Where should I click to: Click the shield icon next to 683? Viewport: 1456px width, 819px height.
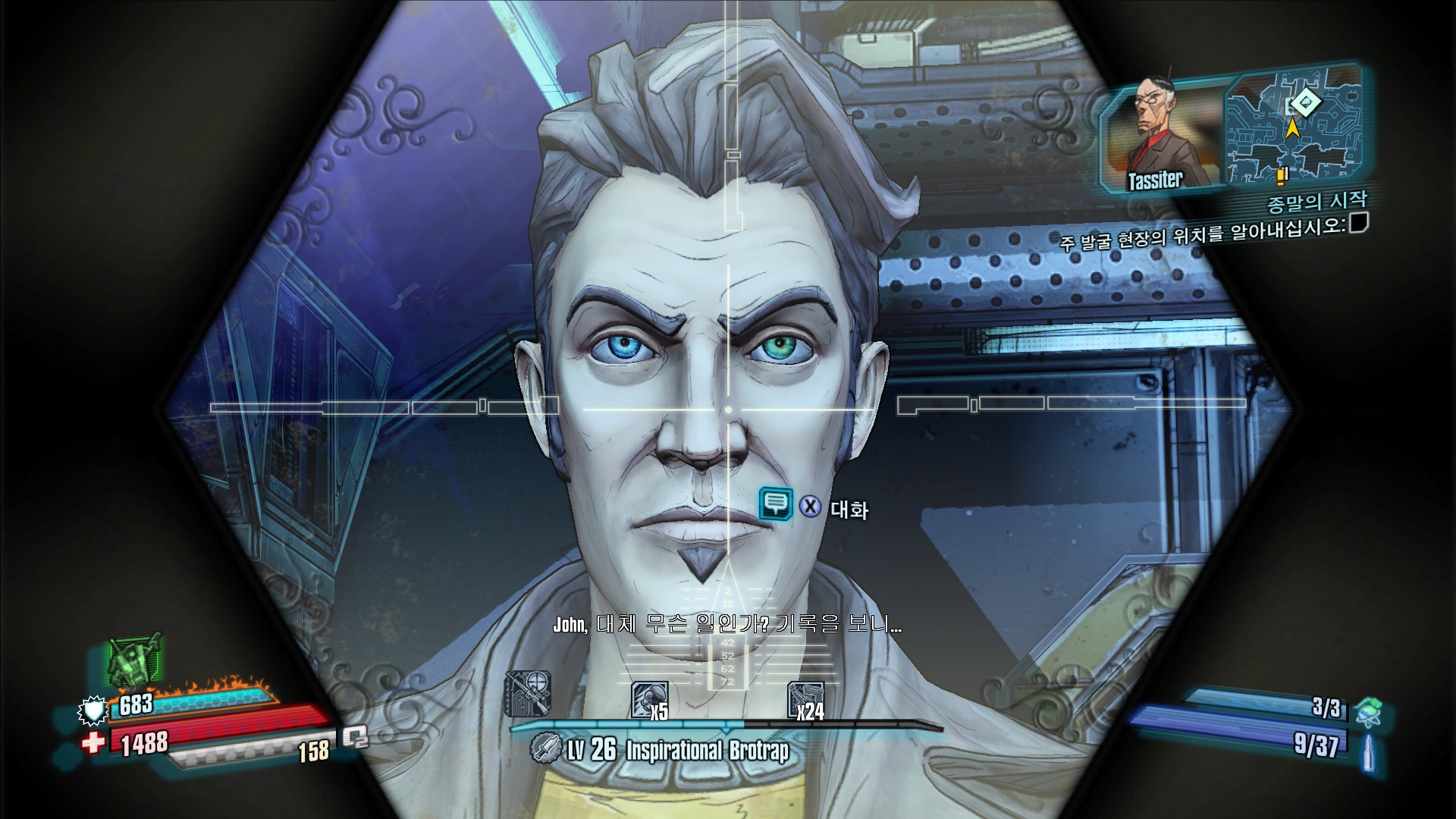tap(93, 711)
